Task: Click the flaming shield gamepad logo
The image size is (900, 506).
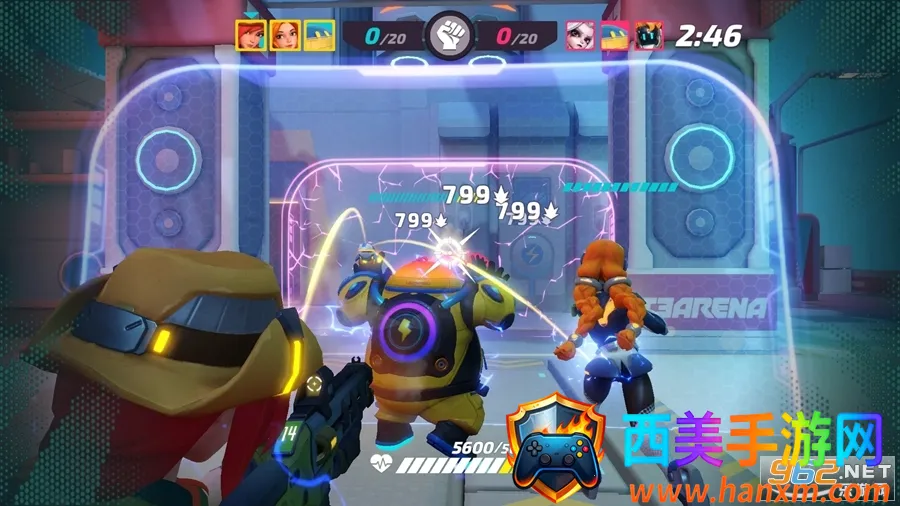Action: click(556, 445)
